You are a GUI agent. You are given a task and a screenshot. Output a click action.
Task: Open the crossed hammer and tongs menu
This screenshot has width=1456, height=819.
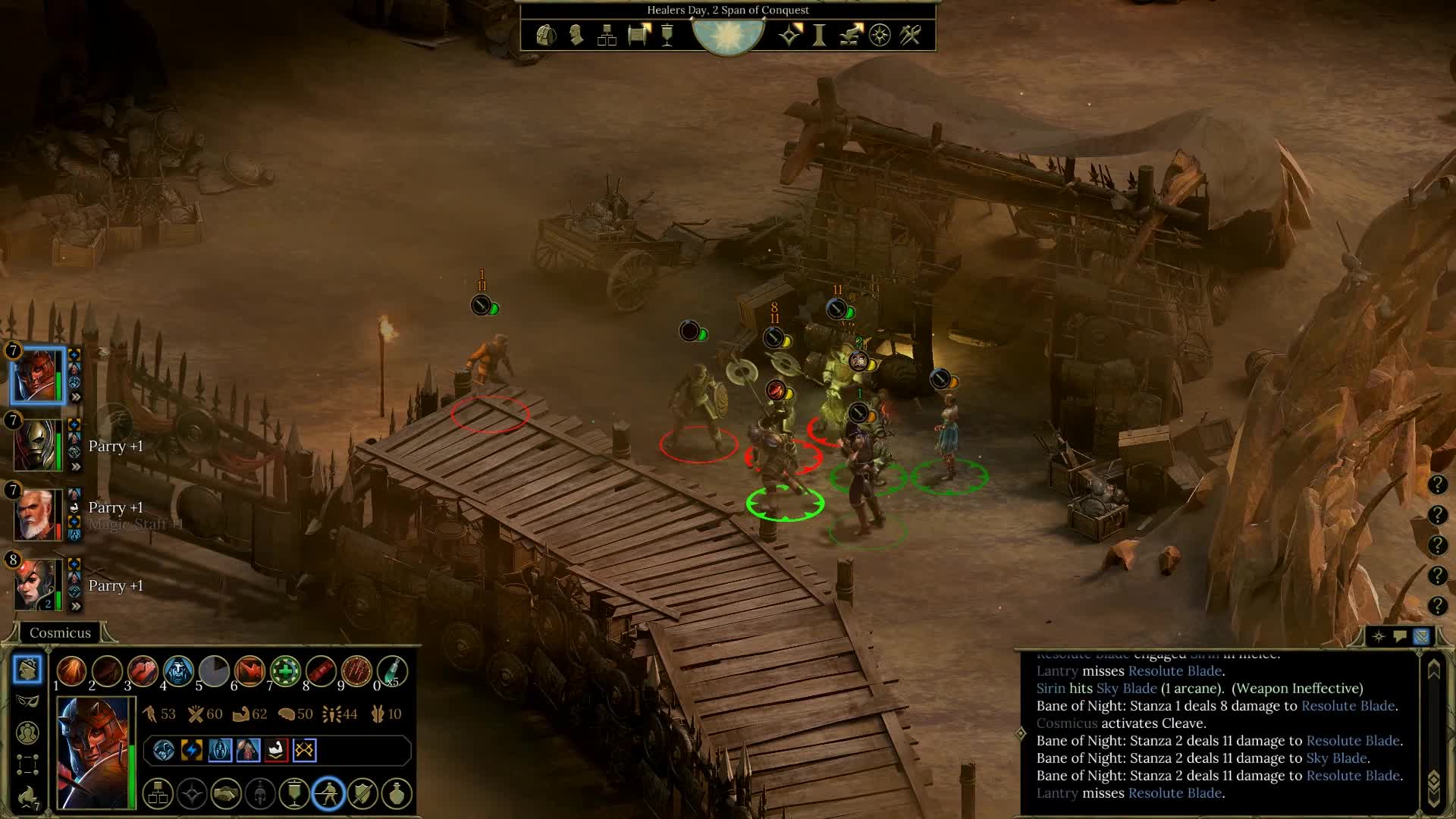click(x=910, y=35)
